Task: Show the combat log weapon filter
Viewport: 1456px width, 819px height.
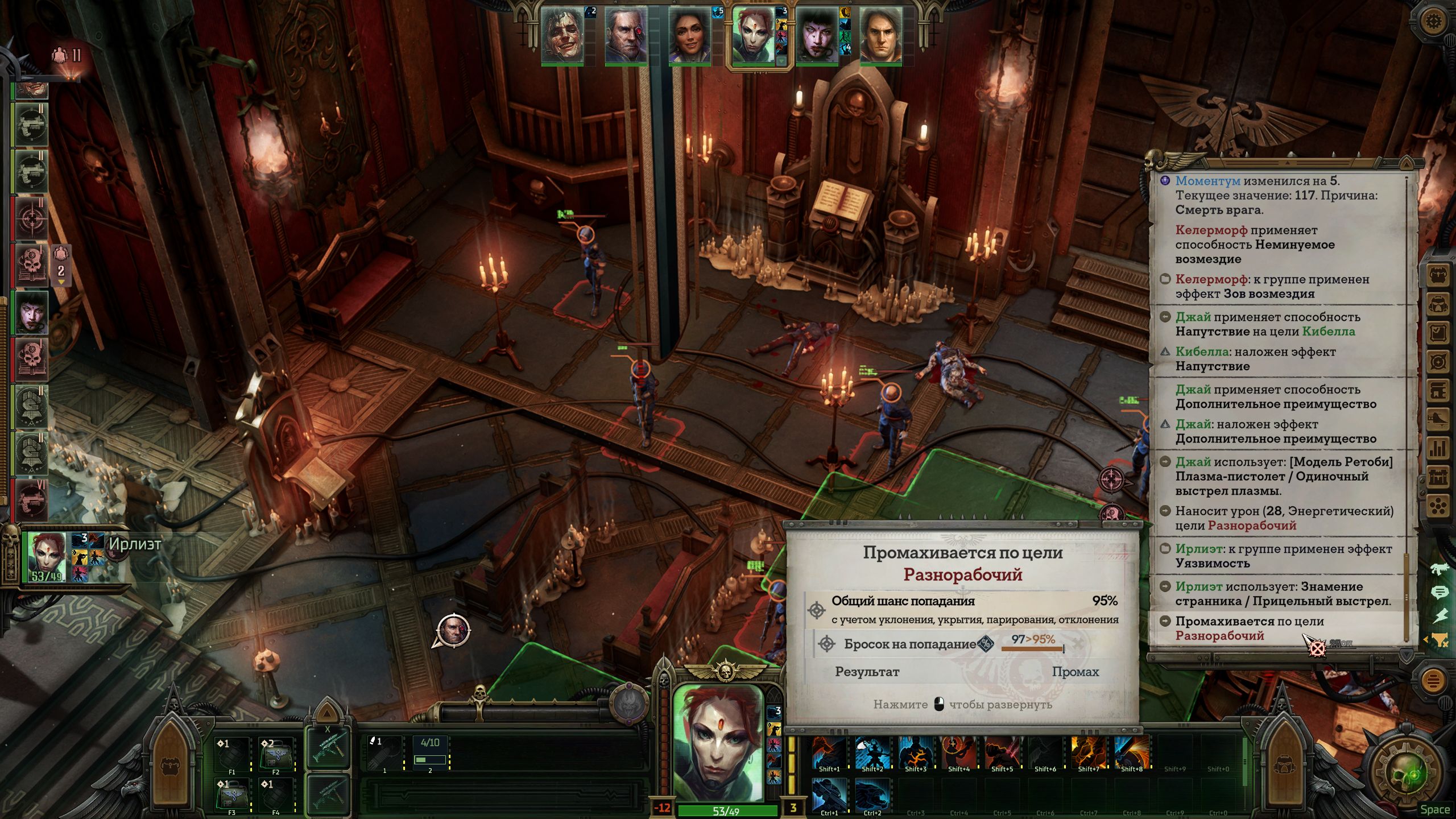Action: click(1440, 568)
